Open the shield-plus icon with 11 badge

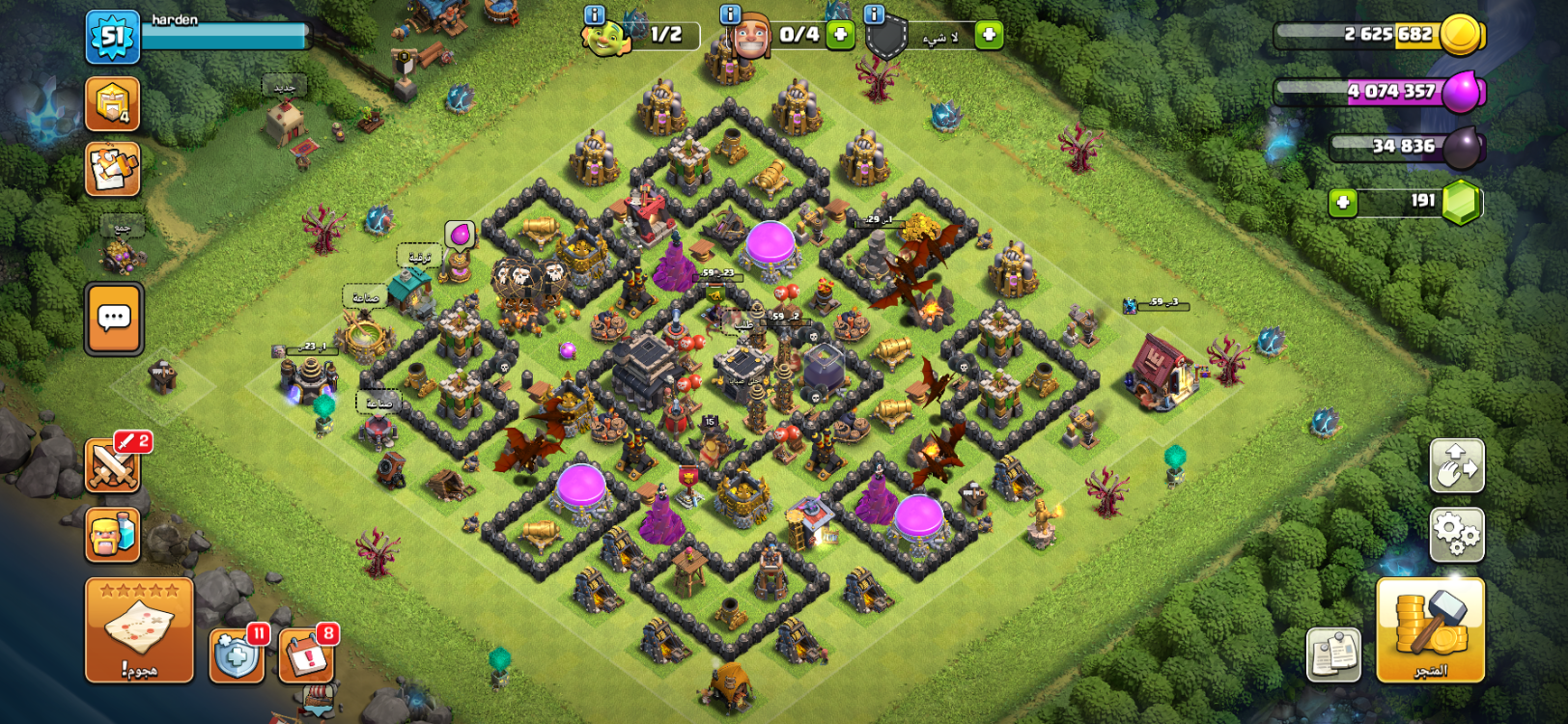pos(237,656)
